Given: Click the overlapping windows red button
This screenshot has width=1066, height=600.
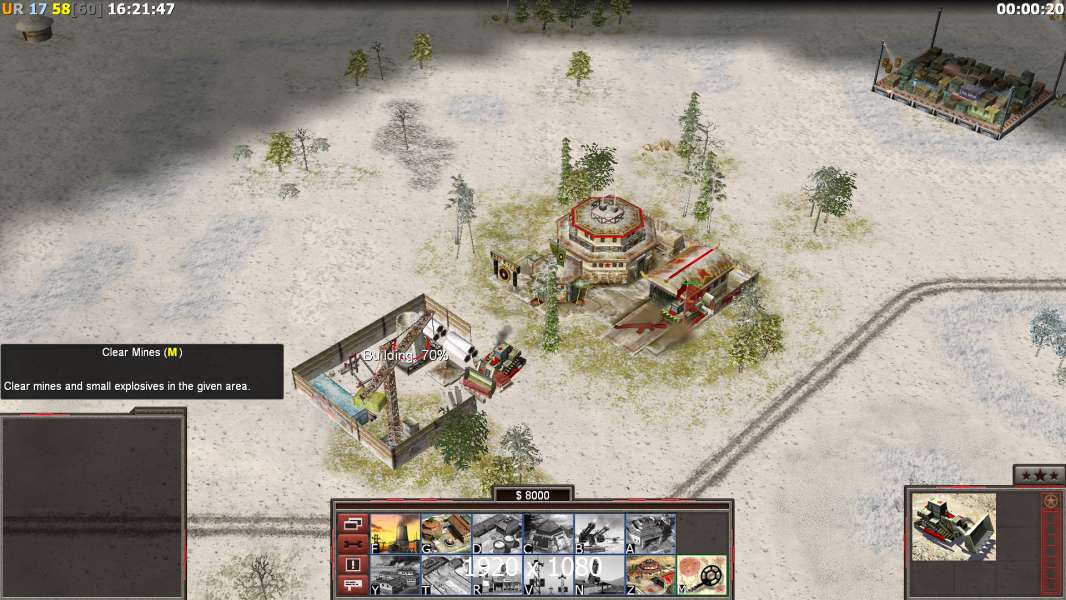Looking at the screenshot, I should pyautogui.click(x=352, y=524).
